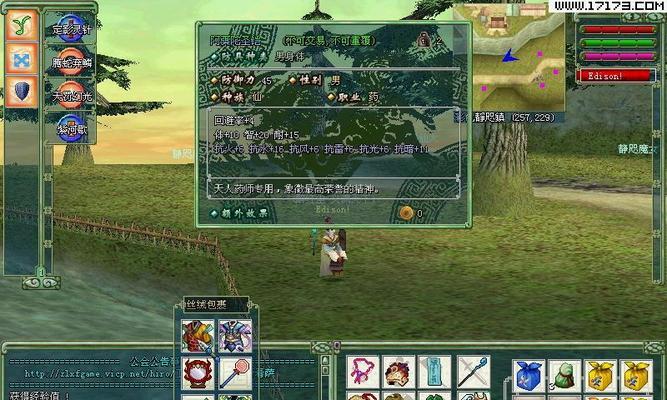Select the blue-purple armor item in the silk bag

(x=235, y=336)
